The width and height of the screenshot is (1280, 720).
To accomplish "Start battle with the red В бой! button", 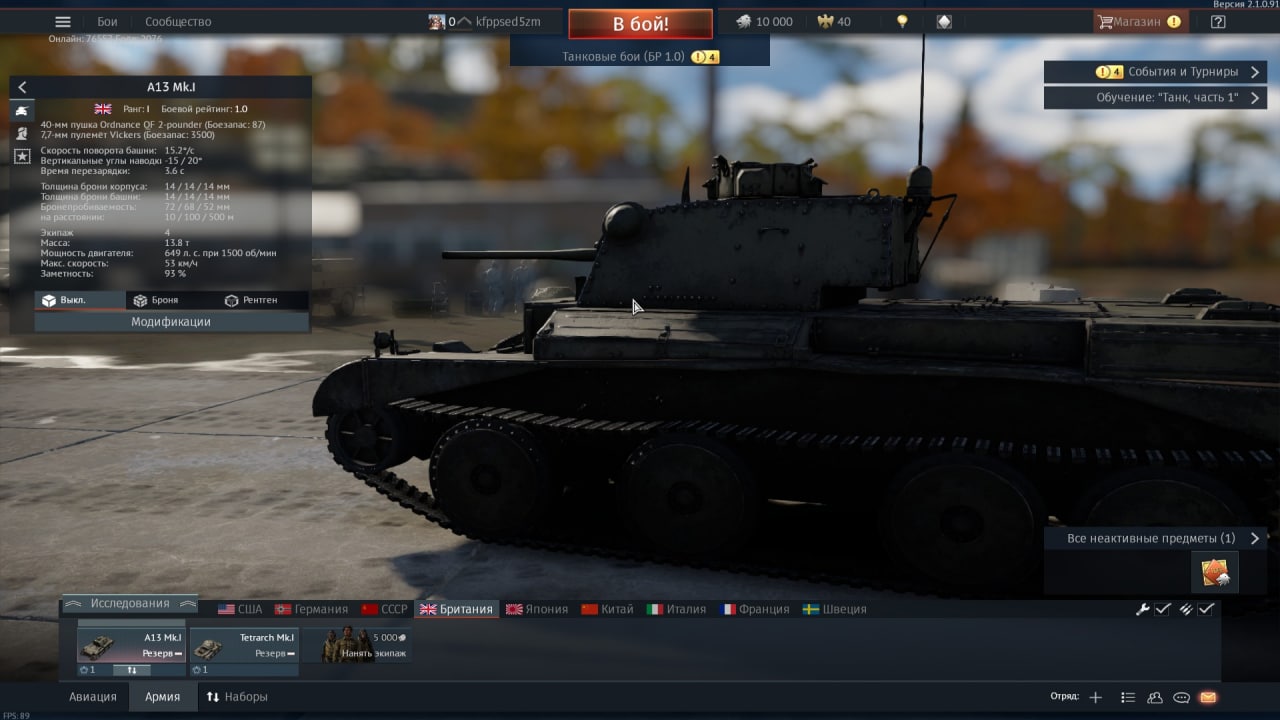I will [x=640, y=24].
